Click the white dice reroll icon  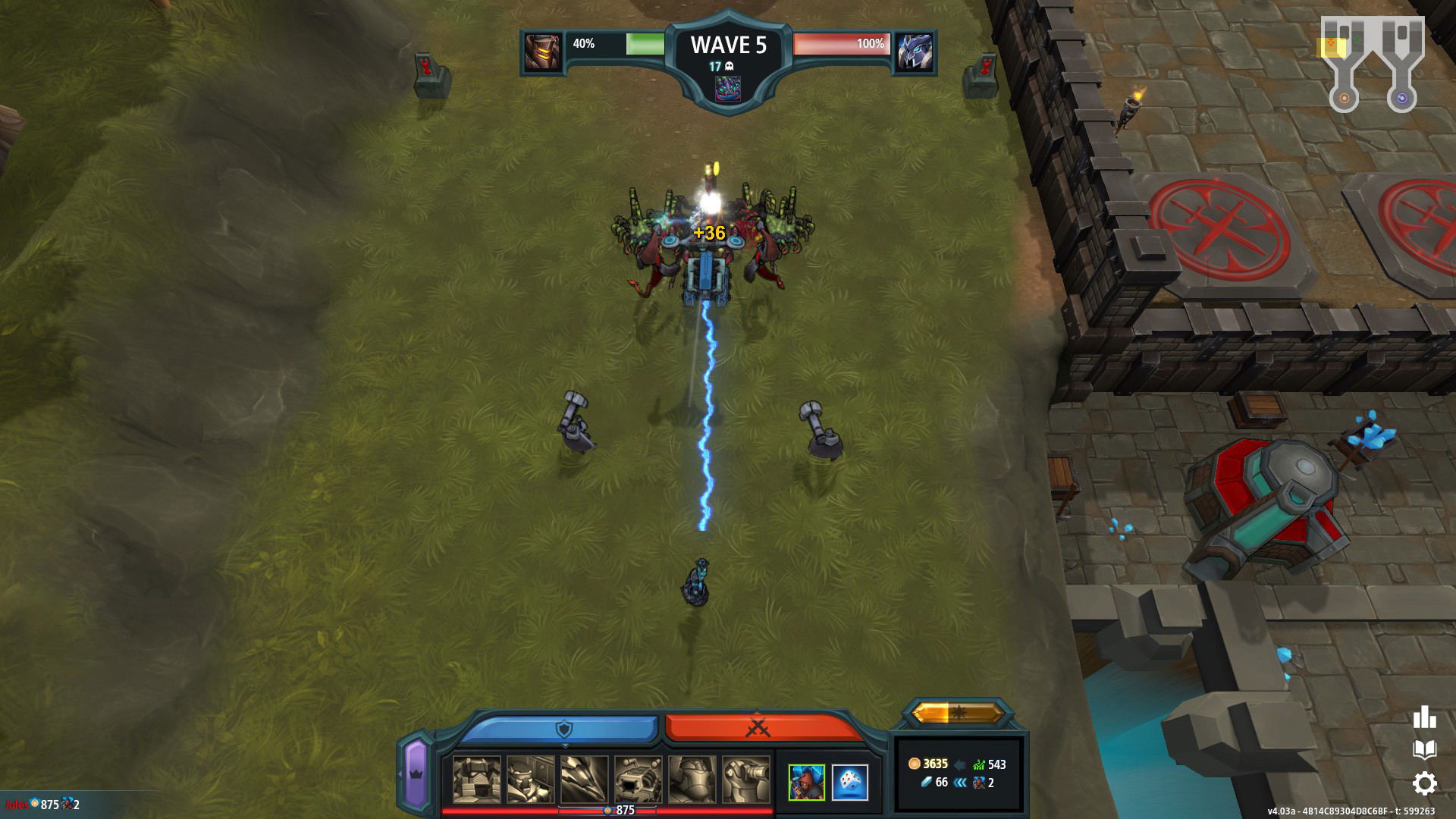coord(849,782)
